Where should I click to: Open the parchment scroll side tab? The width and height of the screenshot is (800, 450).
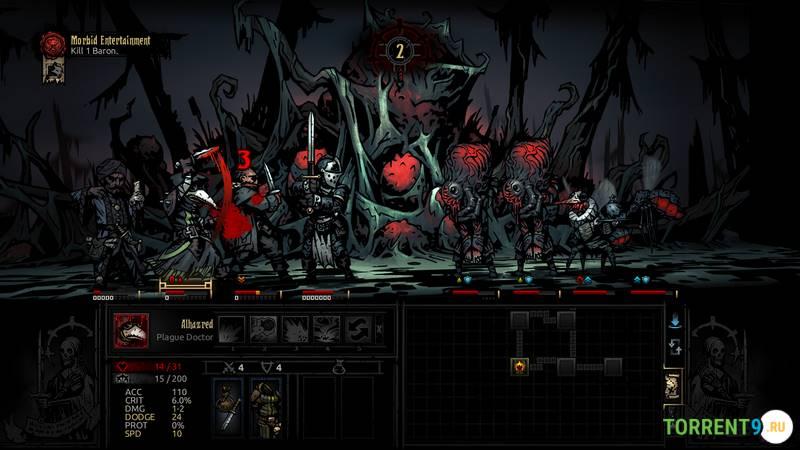(x=674, y=385)
